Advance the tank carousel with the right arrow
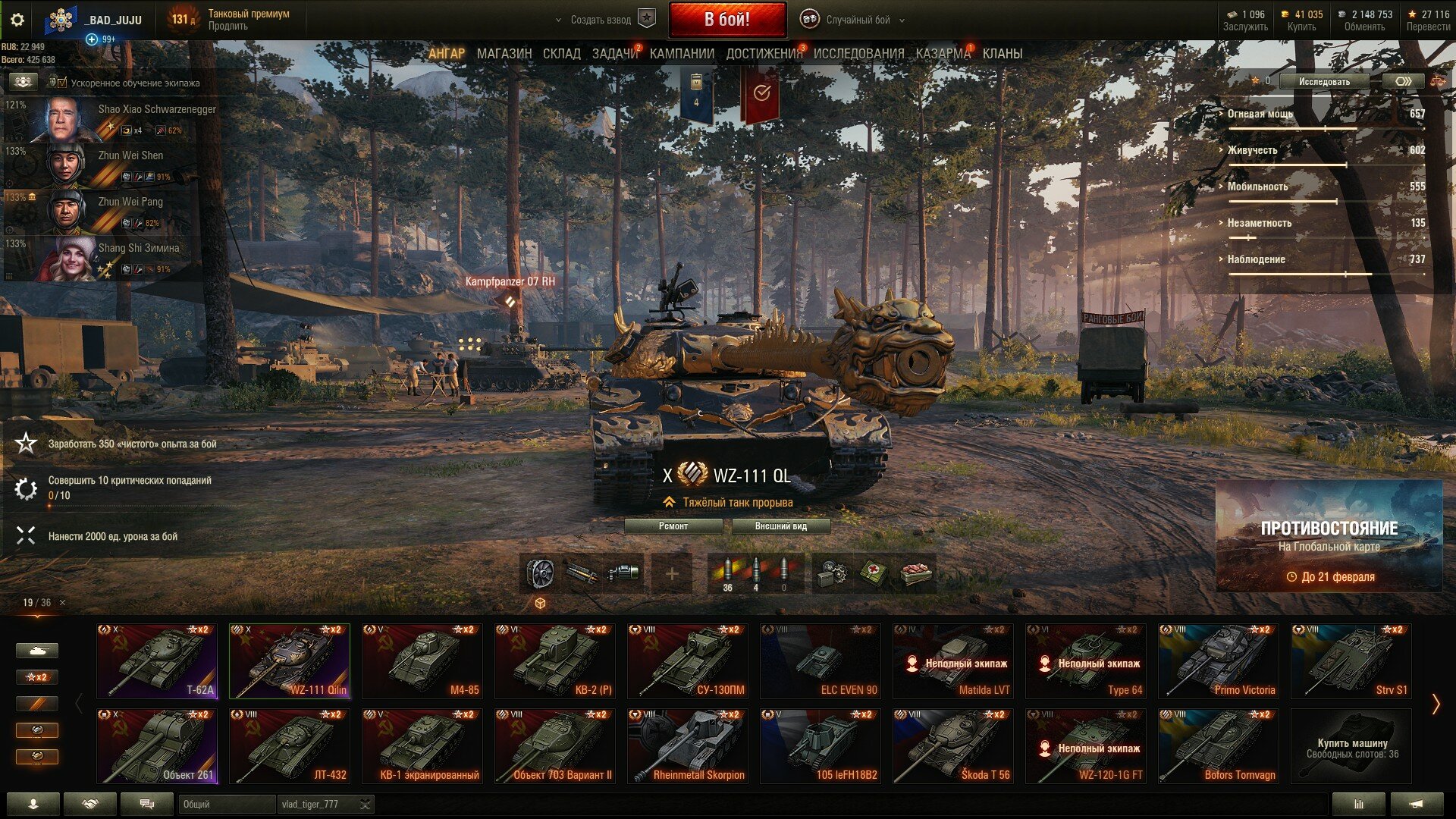Screen dimensions: 1456x819 (1435, 704)
